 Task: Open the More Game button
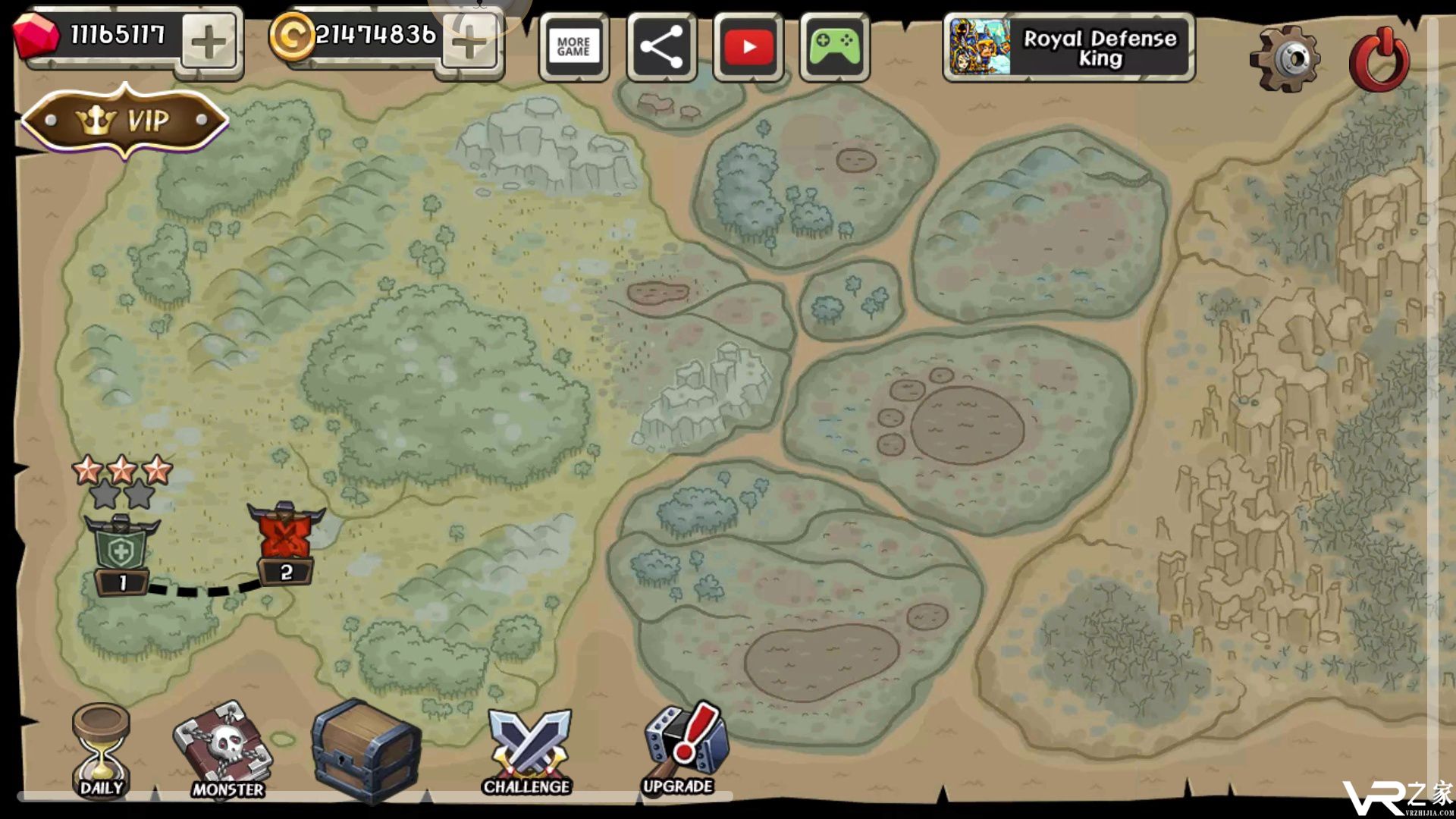point(573,47)
